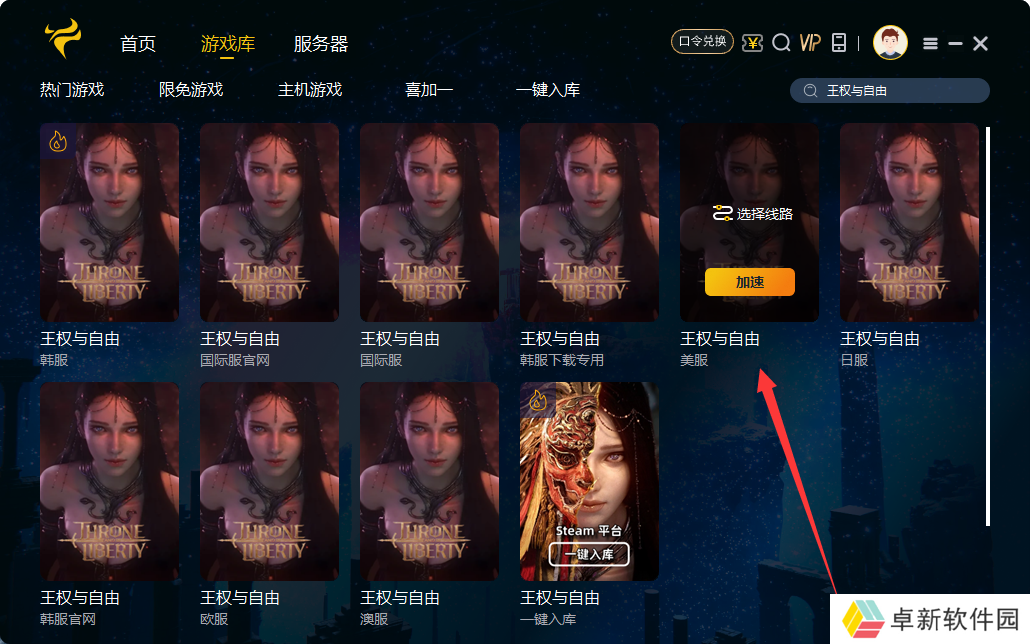This screenshot has width=1030, height=644.
Task: Select the 日服 game card
Action: click(x=910, y=222)
